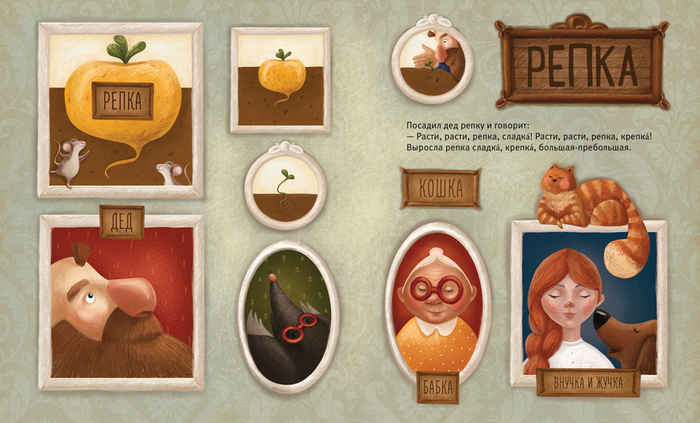Viewport: 700px width, 423px height.
Task: Click the ВНУЧКА И ЖУЧКА plaque
Action: click(x=588, y=383)
